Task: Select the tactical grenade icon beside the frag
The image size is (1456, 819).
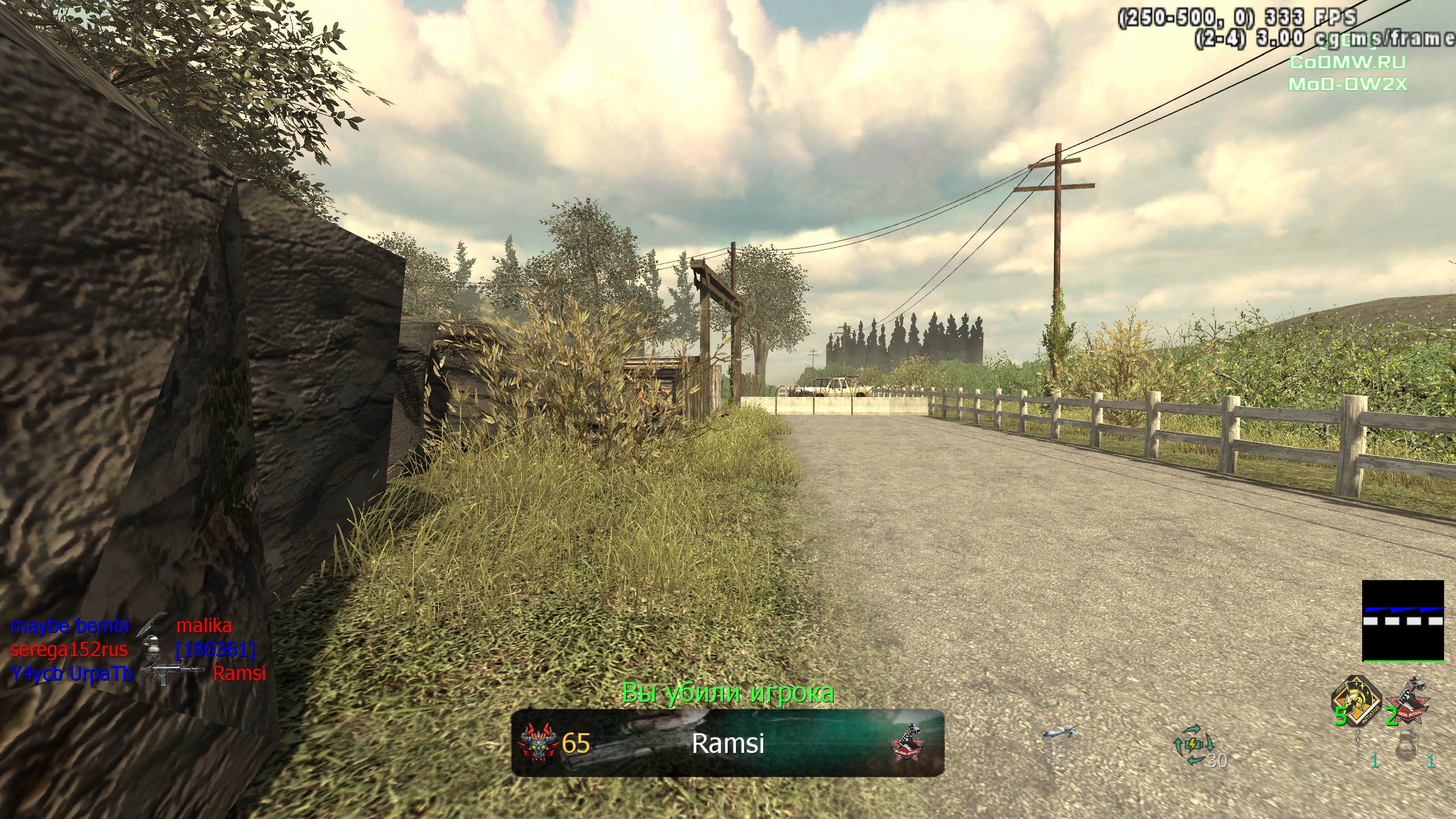Action: [1359, 747]
